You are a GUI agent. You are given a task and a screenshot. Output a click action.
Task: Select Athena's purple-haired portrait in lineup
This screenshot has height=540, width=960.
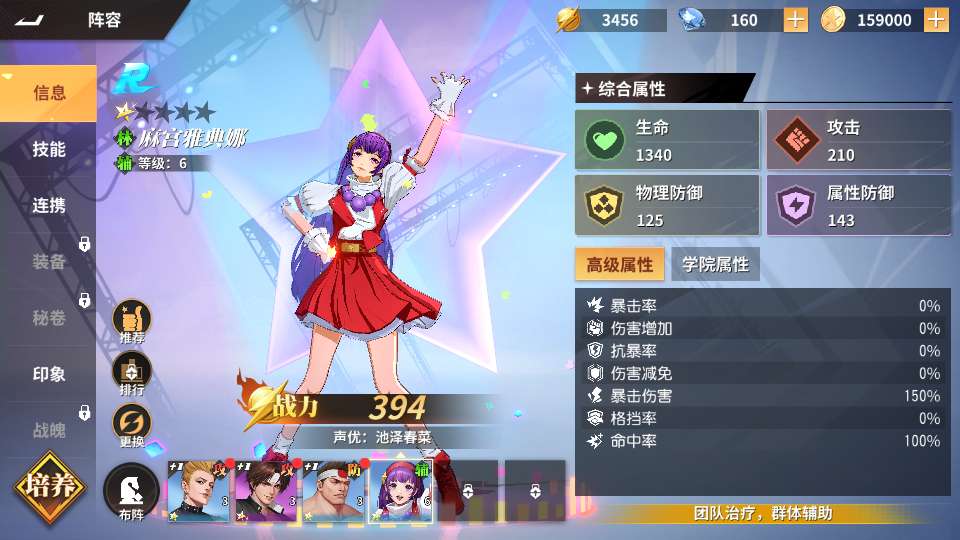pyautogui.click(x=401, y=492)
